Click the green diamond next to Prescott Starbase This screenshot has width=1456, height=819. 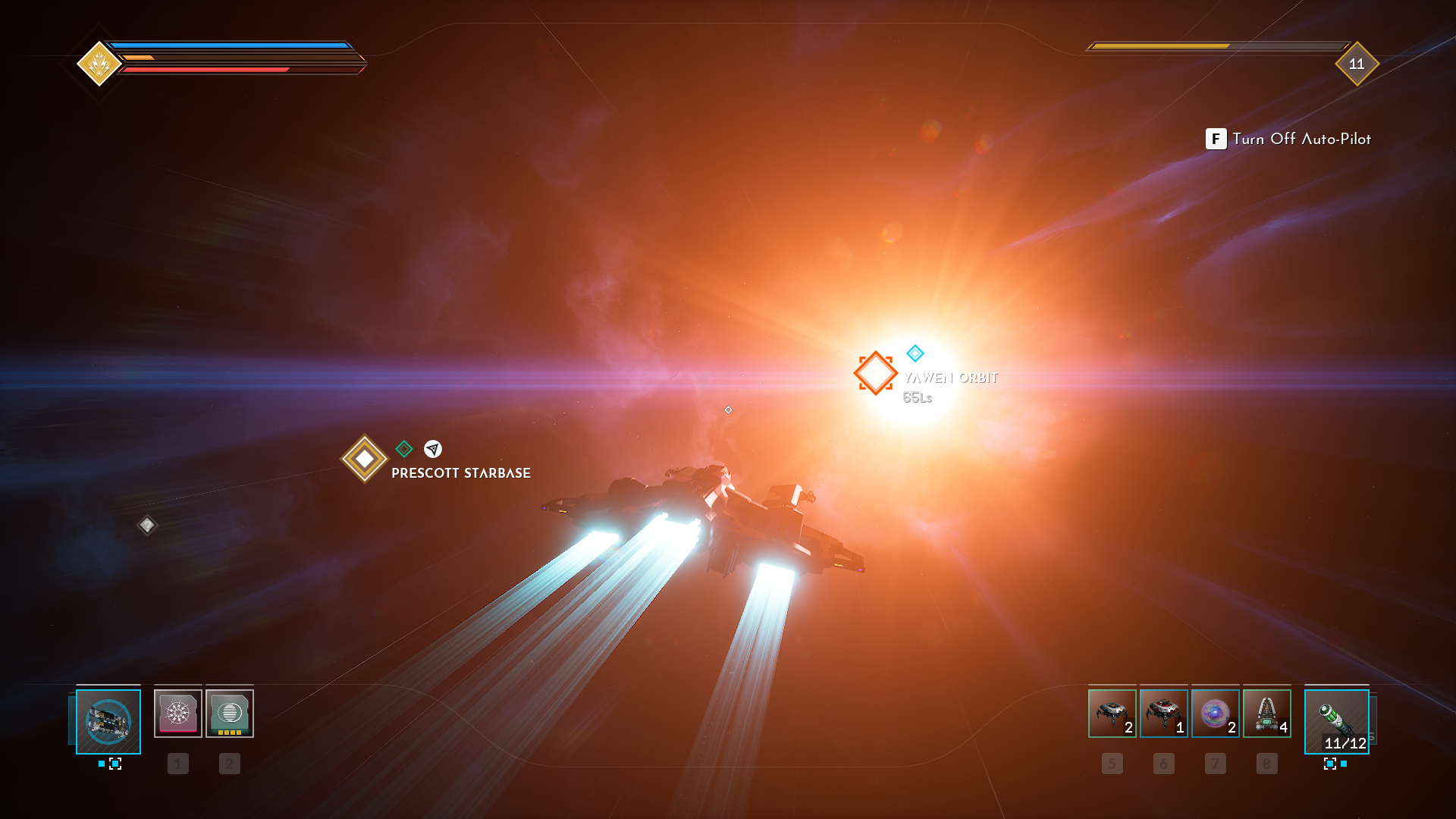[403, 449]
